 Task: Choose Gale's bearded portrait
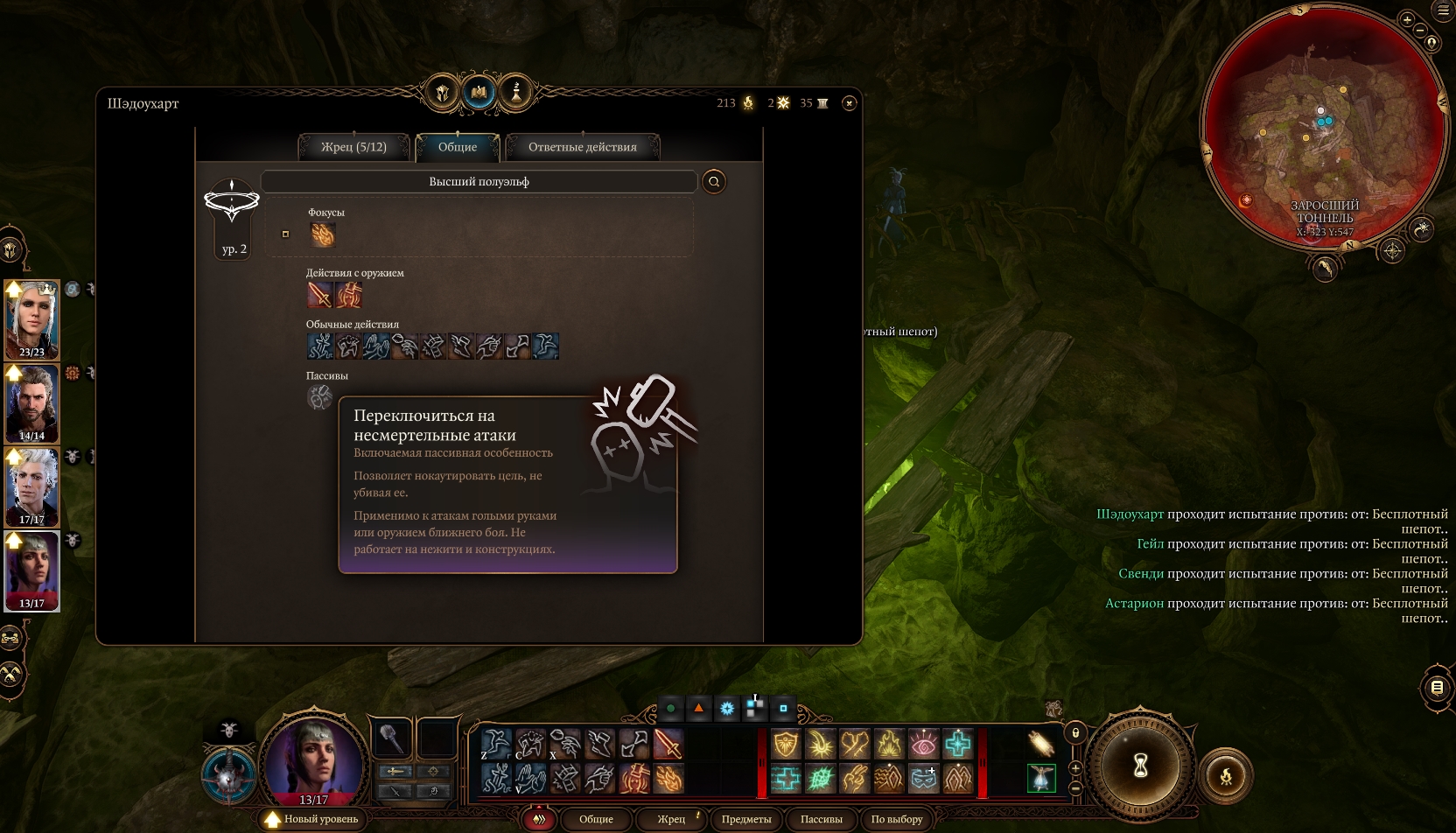[32, 402]
